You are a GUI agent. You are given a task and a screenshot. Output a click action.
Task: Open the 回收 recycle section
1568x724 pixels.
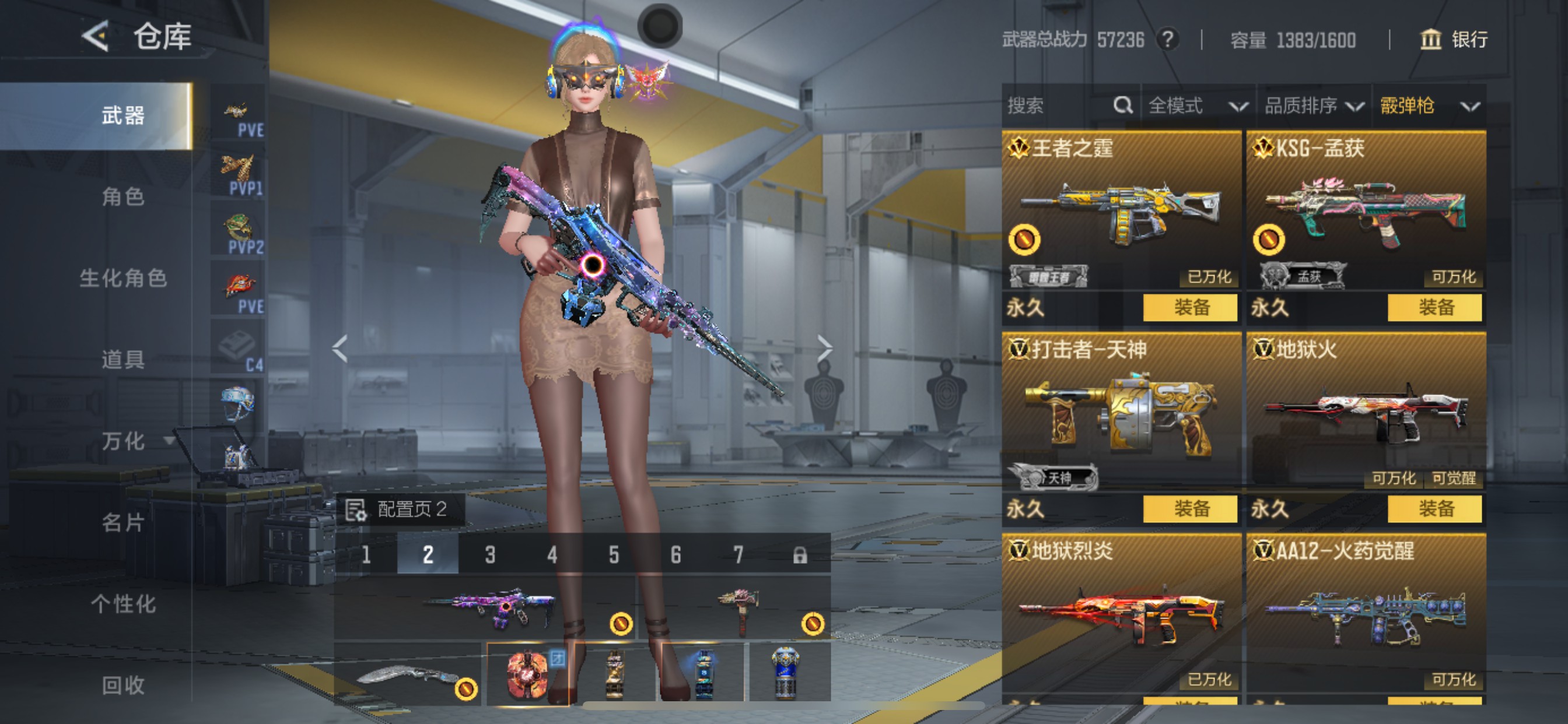[x=123, y=685]
